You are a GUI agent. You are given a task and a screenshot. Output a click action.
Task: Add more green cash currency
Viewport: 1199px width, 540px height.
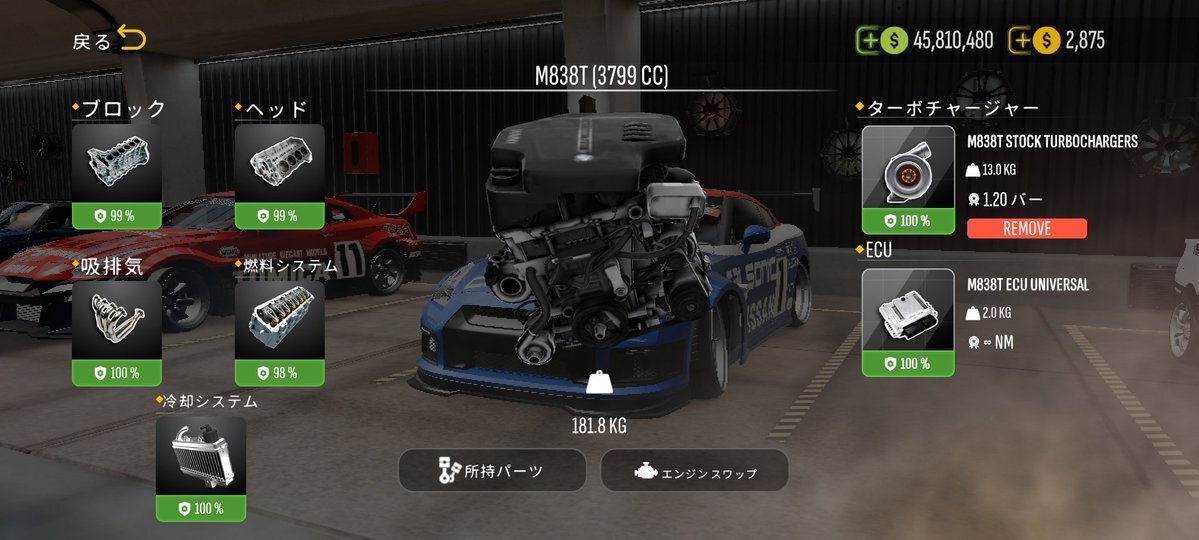coord(869,41)
